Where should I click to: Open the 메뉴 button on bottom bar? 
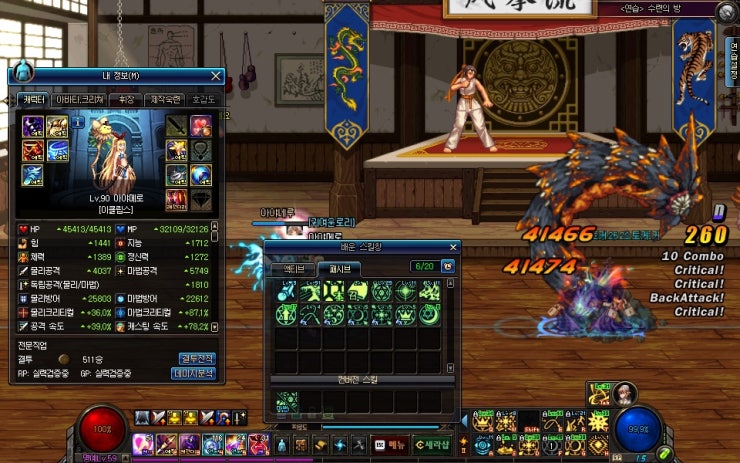390,444
